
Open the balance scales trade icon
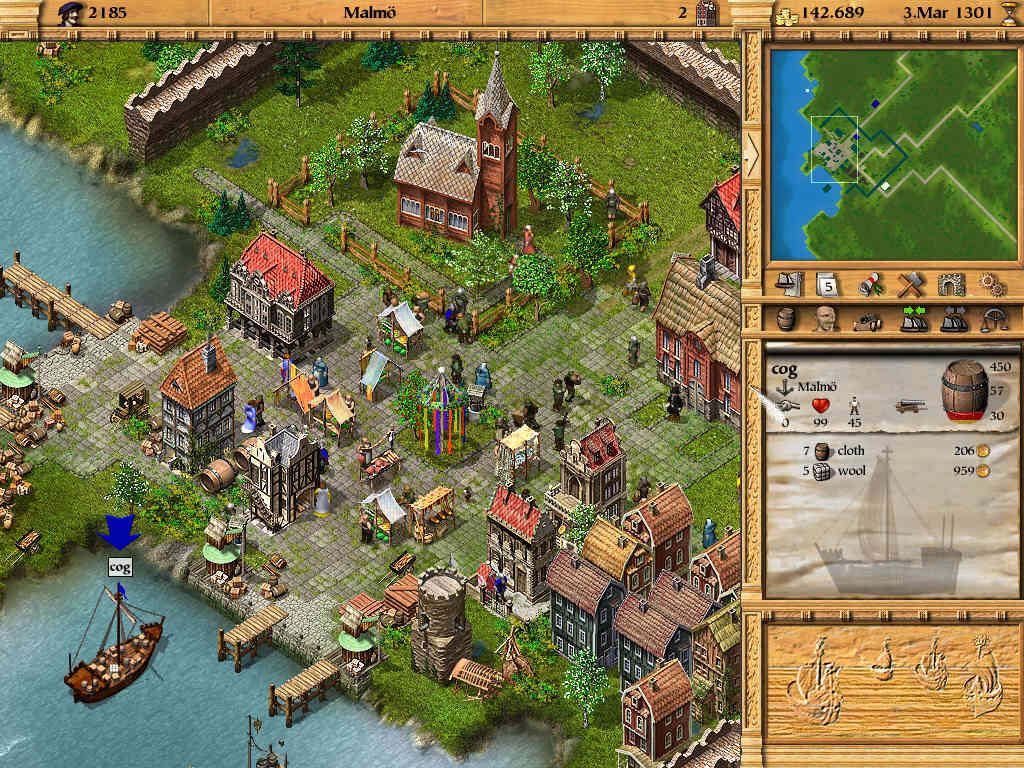pyautogui.click(x=992, y=319)
